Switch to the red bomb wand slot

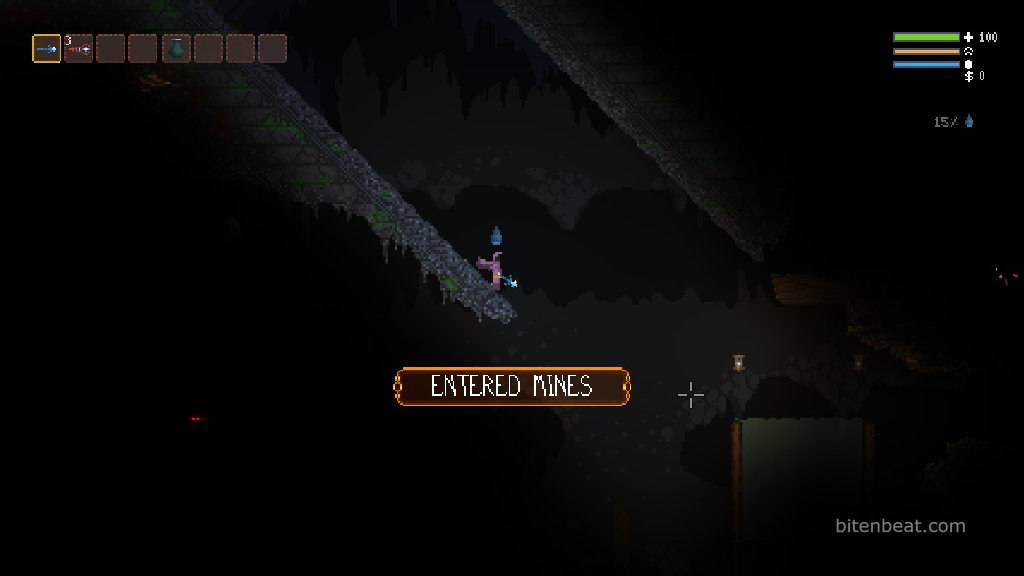click(79, 48)
